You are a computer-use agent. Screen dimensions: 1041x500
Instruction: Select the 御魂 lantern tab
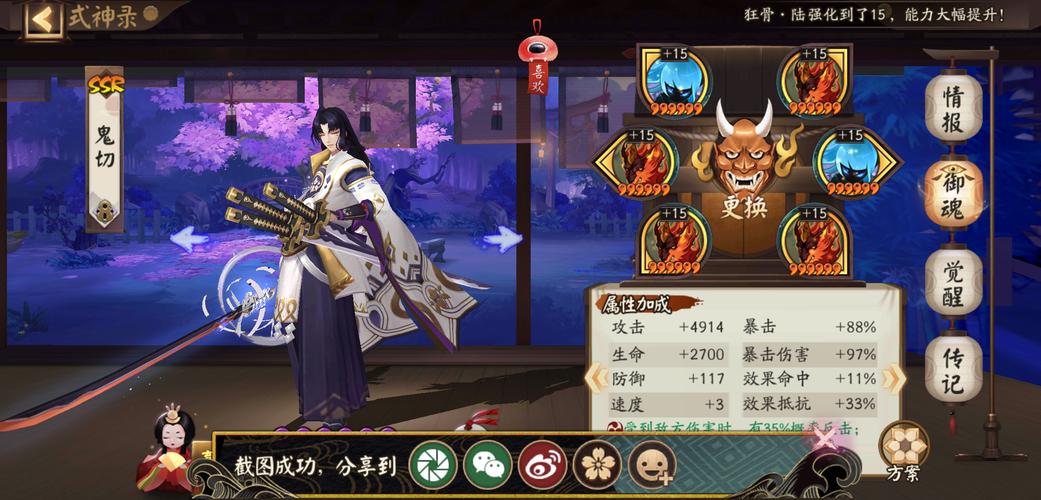click(x=952, y=190)
